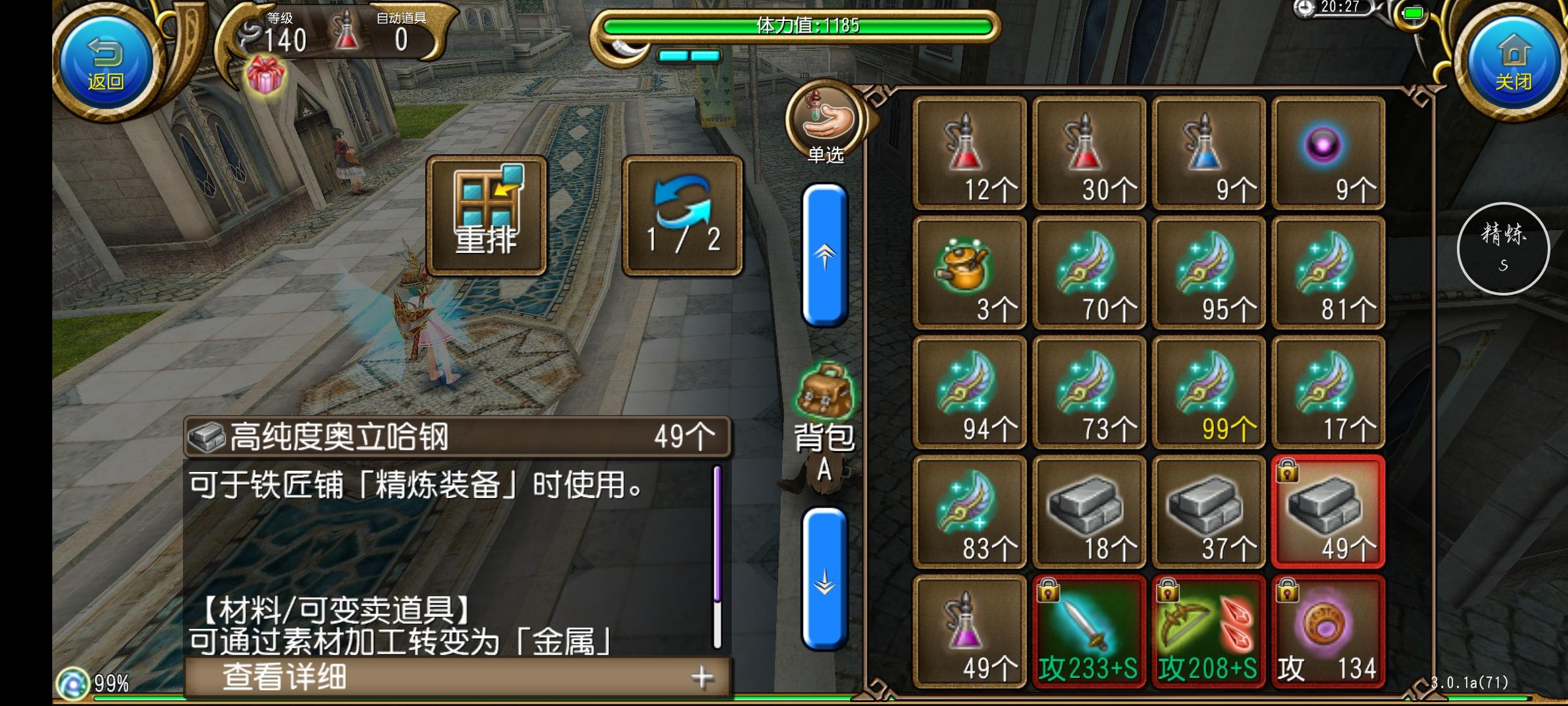
Task: Select the red potion with 12个
Action: pos(969,150)
